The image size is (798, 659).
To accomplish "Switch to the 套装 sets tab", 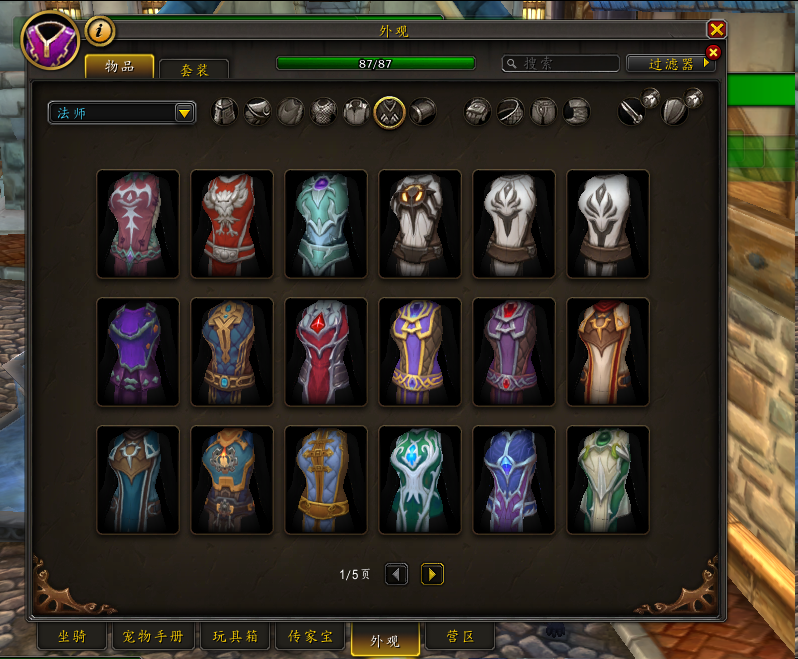I will tap(194, 69).
